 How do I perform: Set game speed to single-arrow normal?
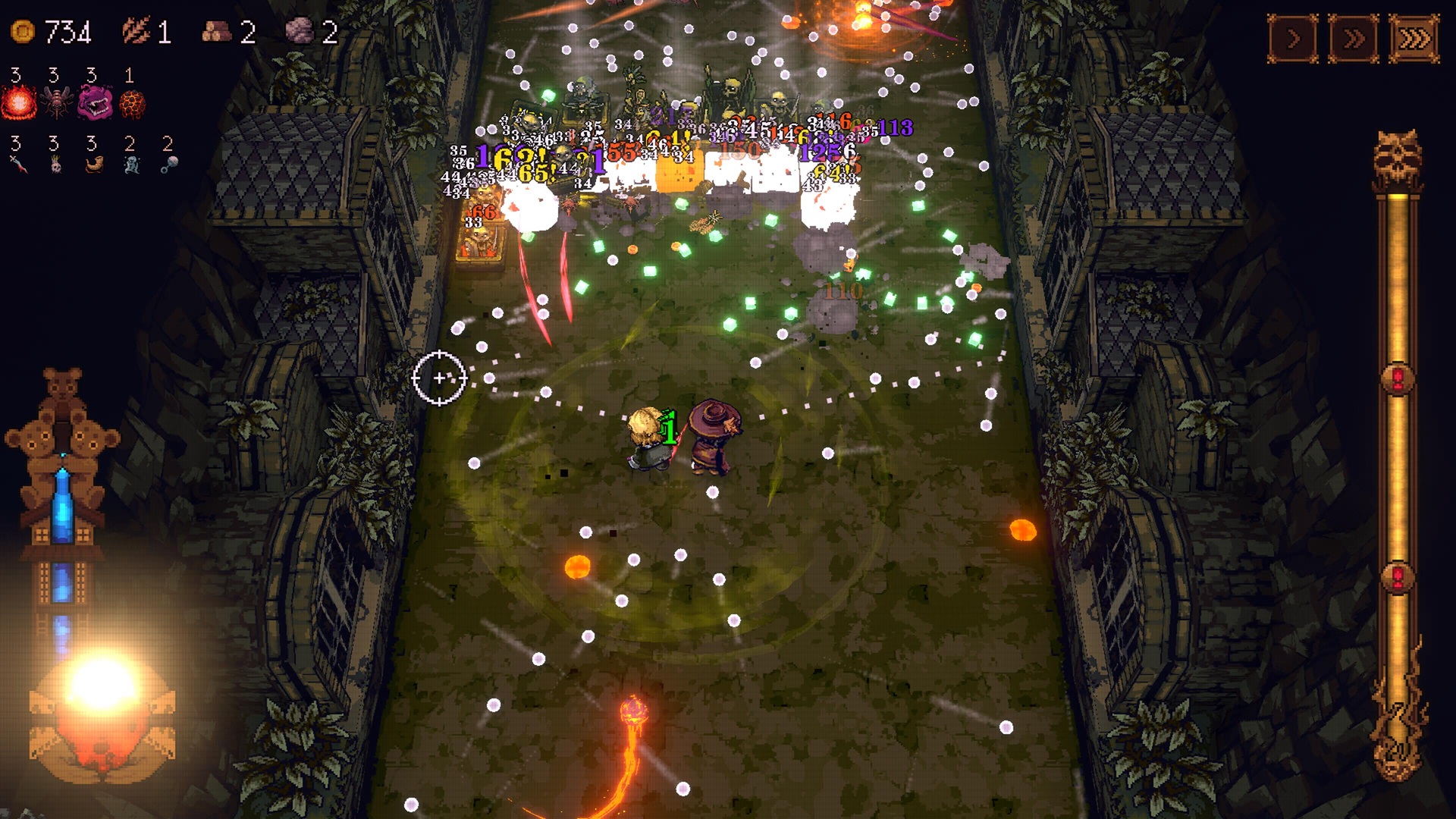[1293, 39]
